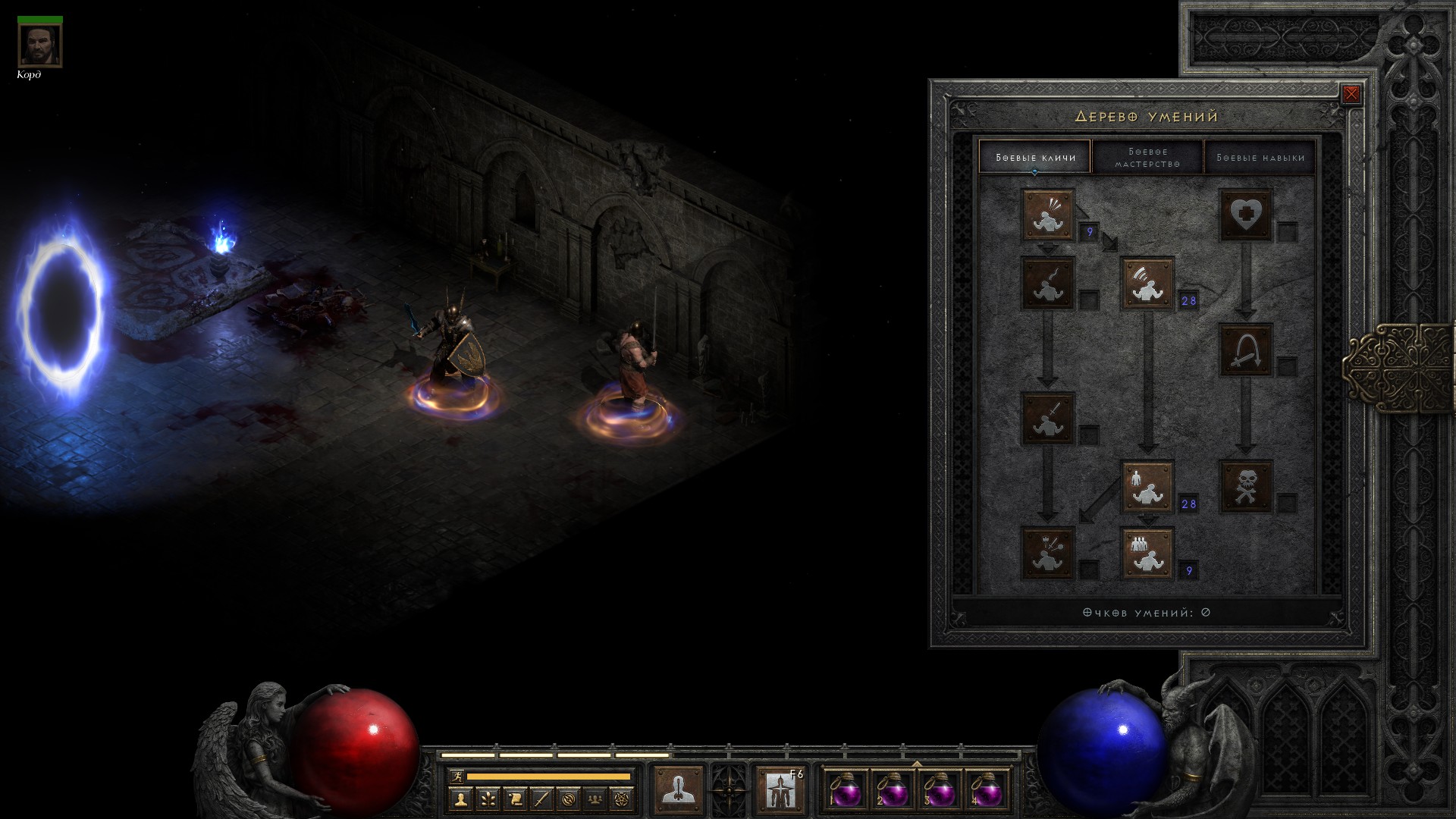The image size is (1456, 819).
Task: Toggle the run/walk button
Action: [x=457, y=777]
